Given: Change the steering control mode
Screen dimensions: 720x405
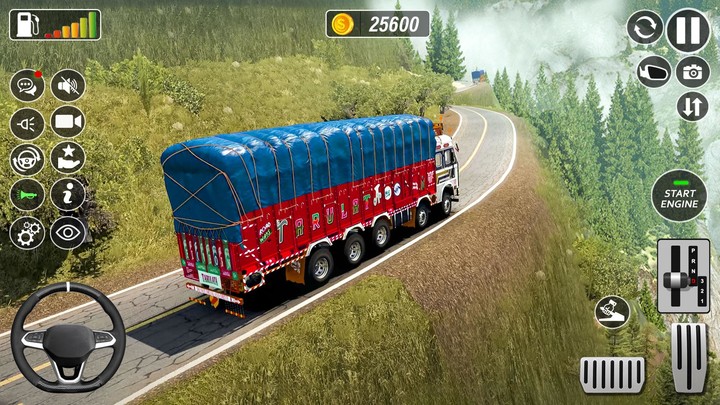Looking at the screenshot, I should (x=27, y=159).
